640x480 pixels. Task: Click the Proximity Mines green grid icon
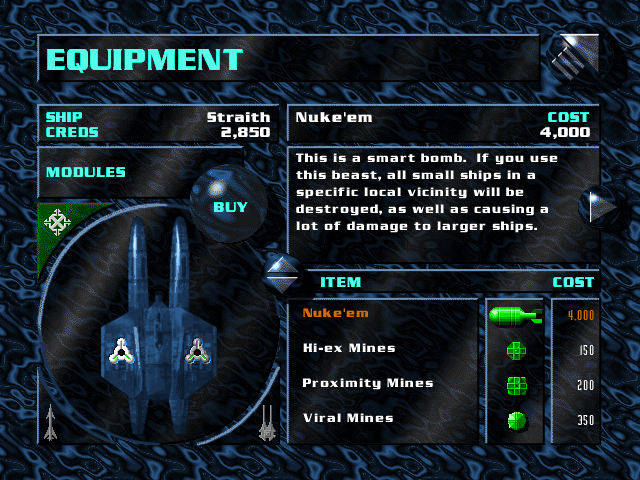(x=515, y=385)
